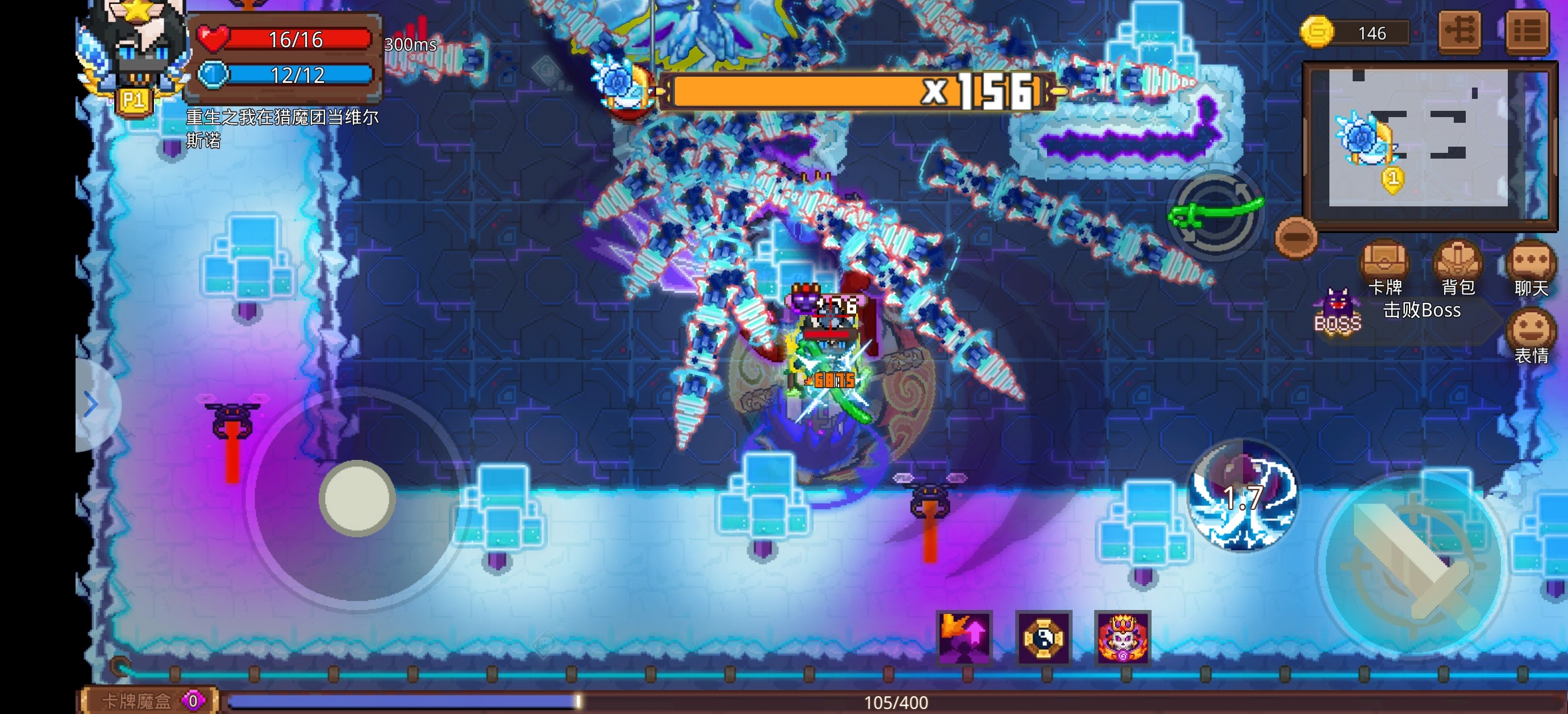Select the yin-yang buff icon

[1043, 637]
